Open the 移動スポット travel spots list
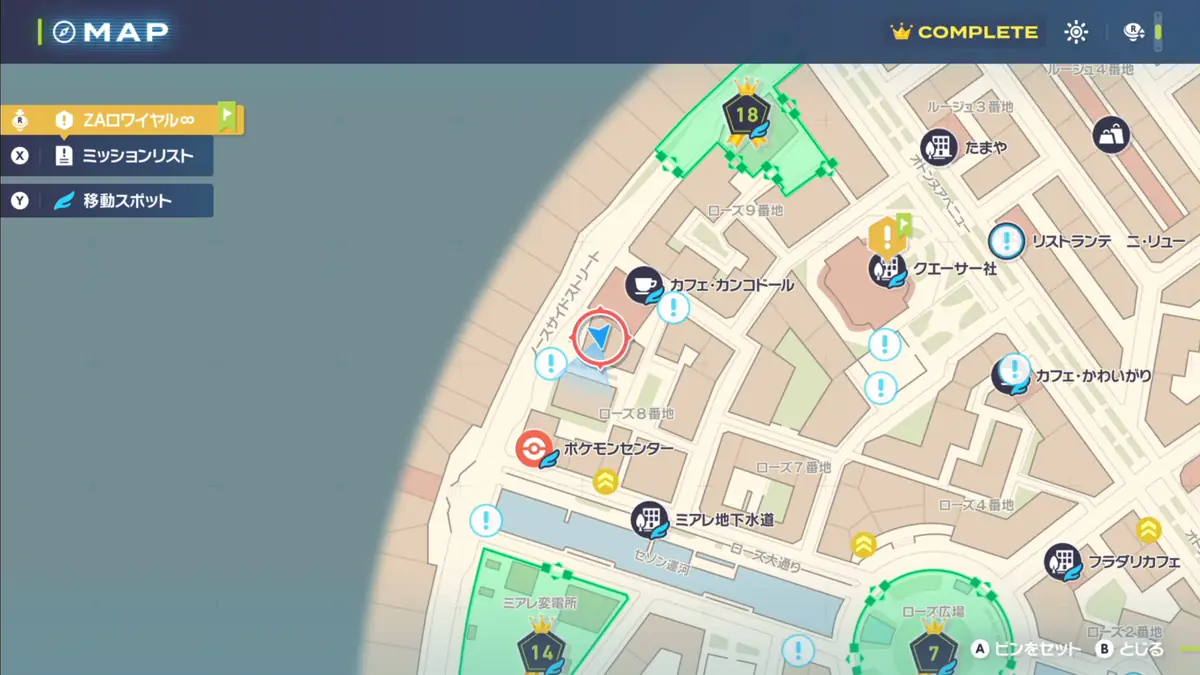Viewport: 1200px width, 675px height. coord(125,201)
